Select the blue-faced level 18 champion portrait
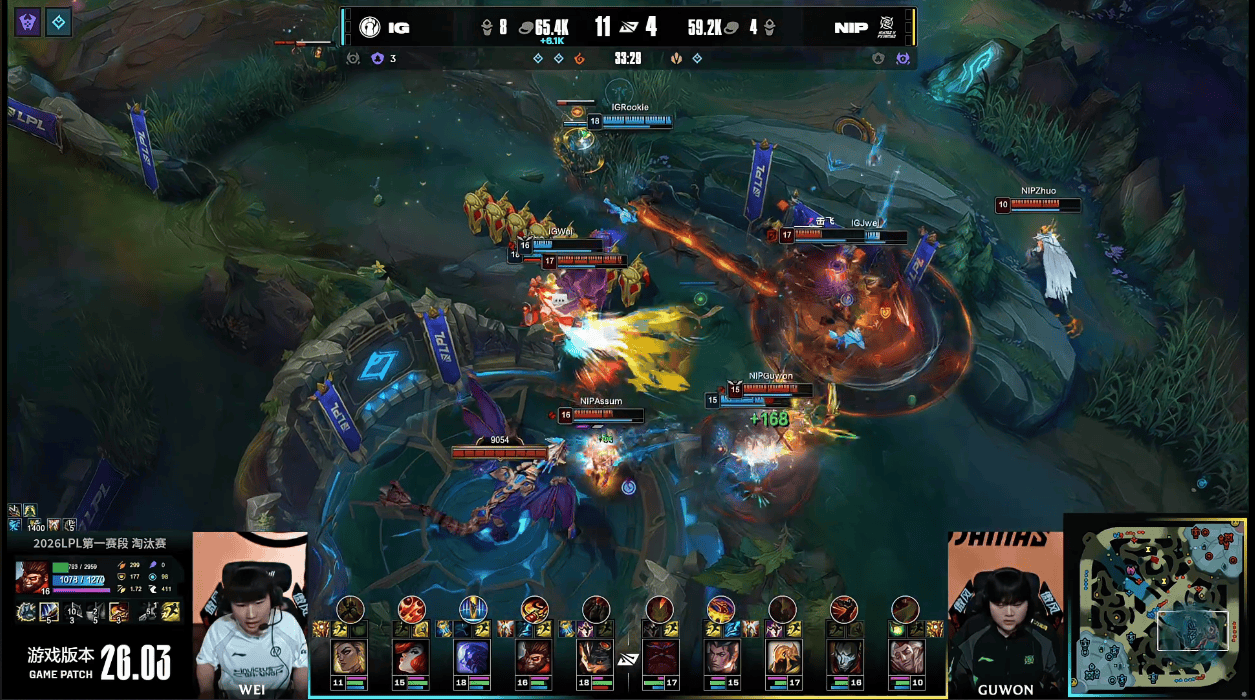Image resolution: width=1255 pixels, height=700 pixels. click(473, 658)
